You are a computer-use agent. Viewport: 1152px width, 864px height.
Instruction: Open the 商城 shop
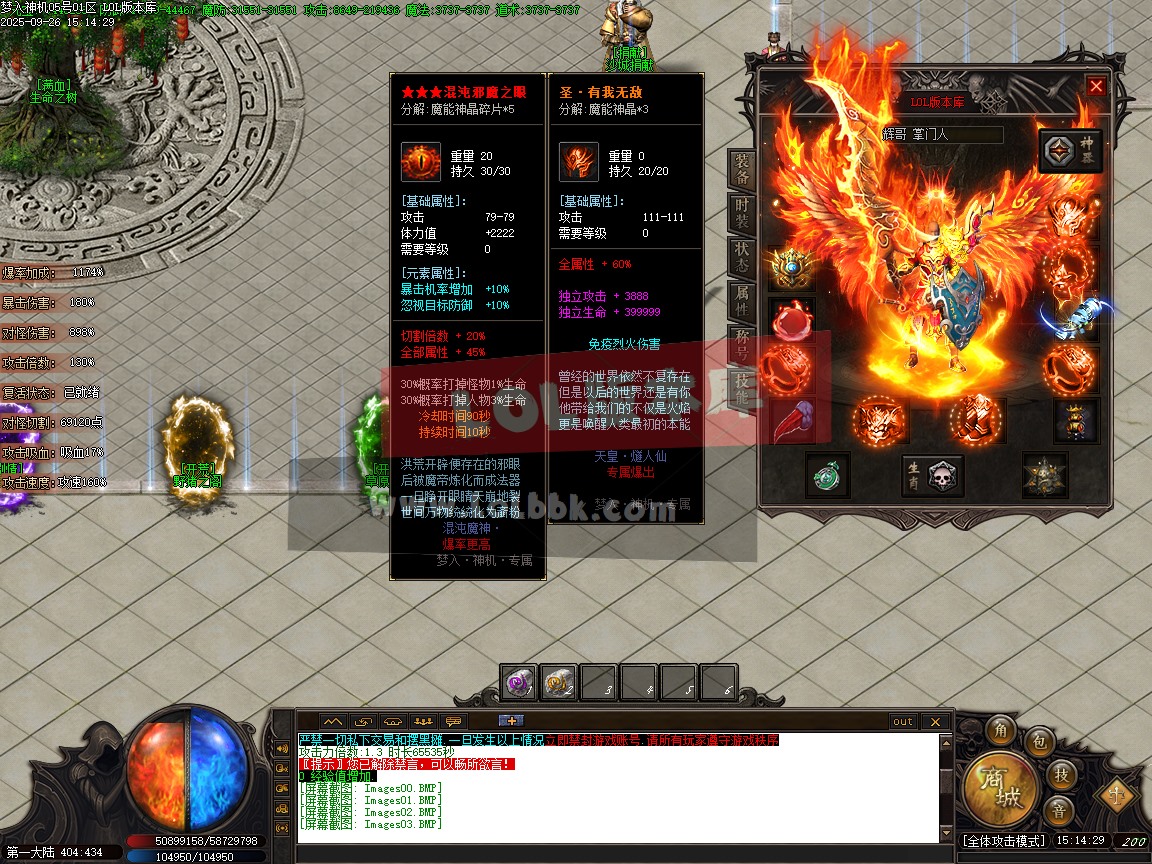[x=998, y=788]
